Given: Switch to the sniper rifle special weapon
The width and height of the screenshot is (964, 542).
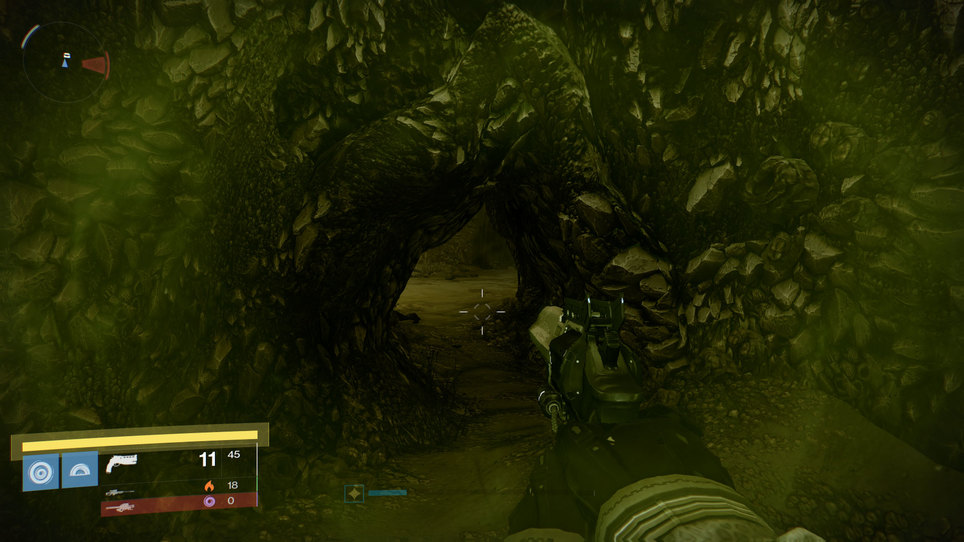Looking at the screenshot, I should [x=119, y=492].
